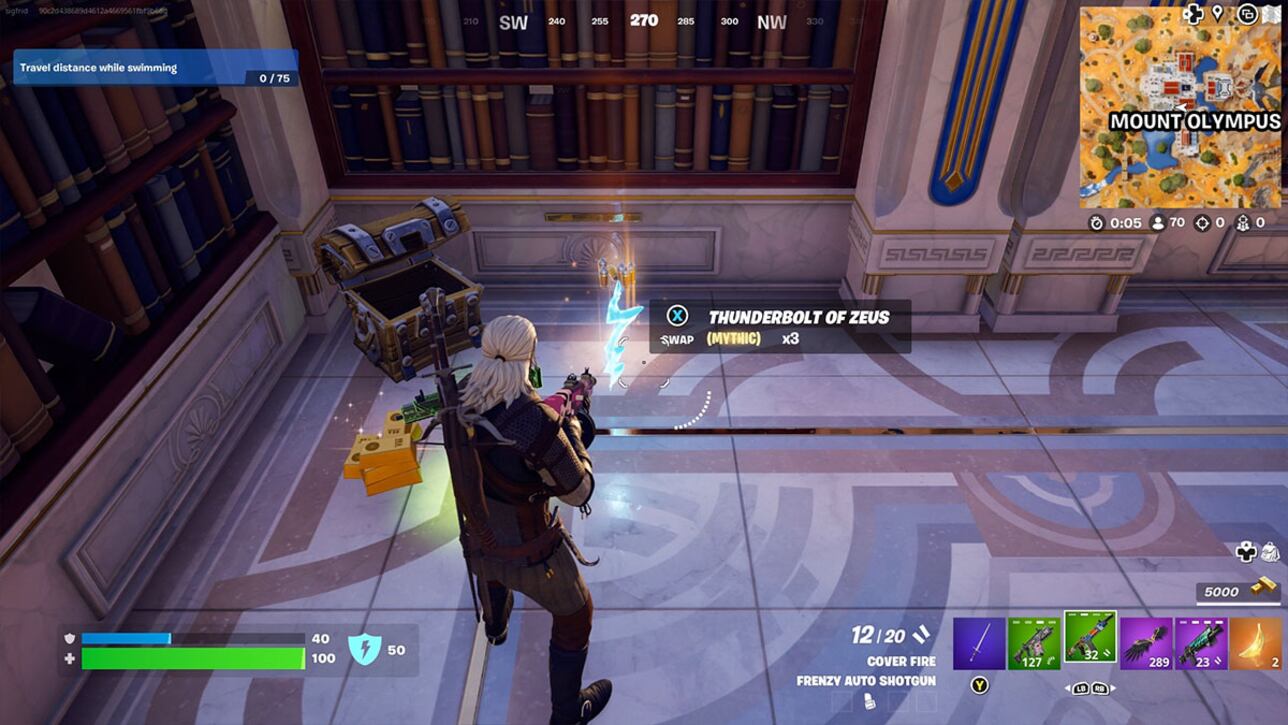The height and width of the screenshot is (725, 1288).
Task: Click the eliminations crosshair icon under the minimap
Action: (x=1202, y=223)
